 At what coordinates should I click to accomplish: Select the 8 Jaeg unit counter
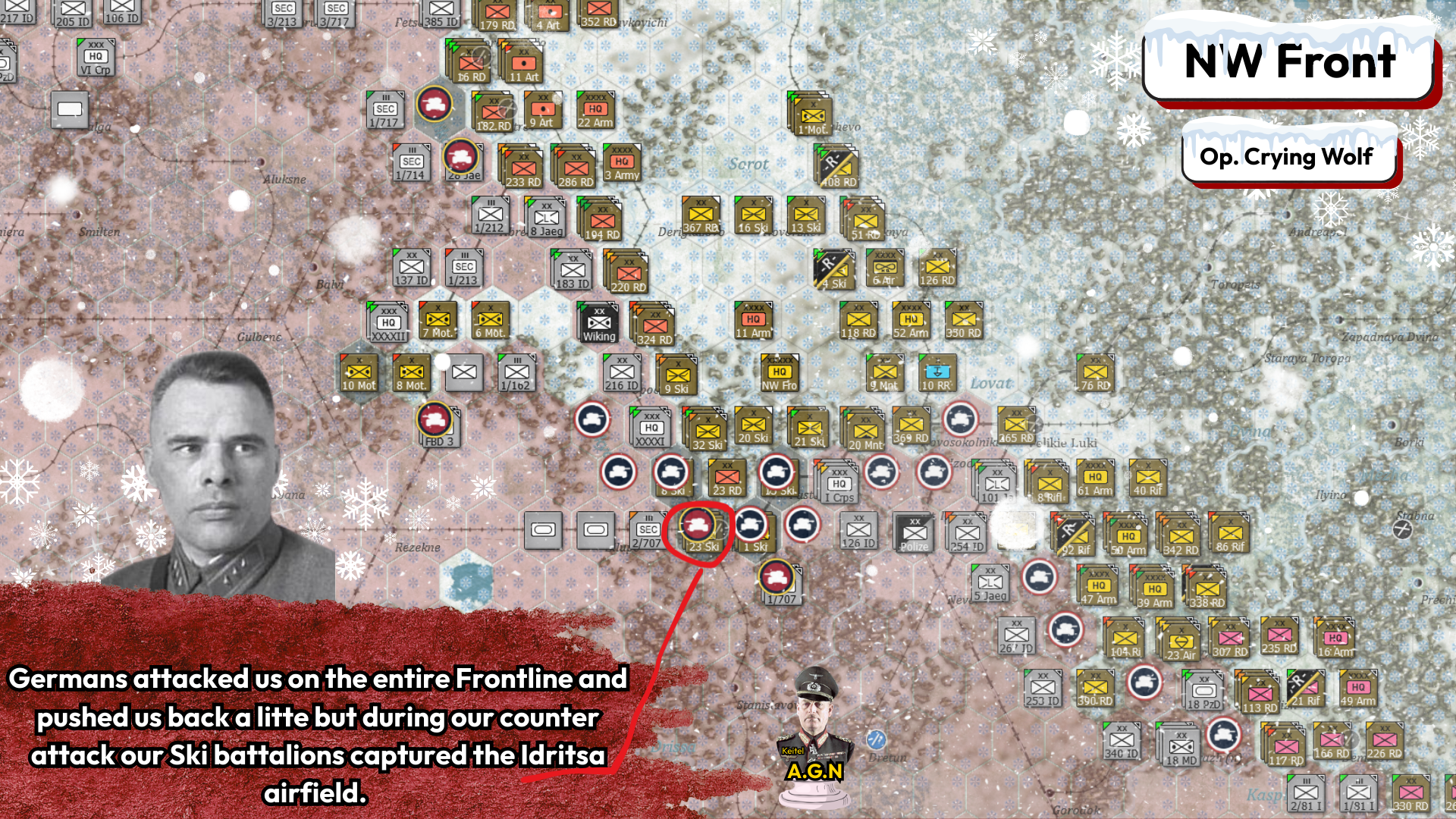click(547, 218)
